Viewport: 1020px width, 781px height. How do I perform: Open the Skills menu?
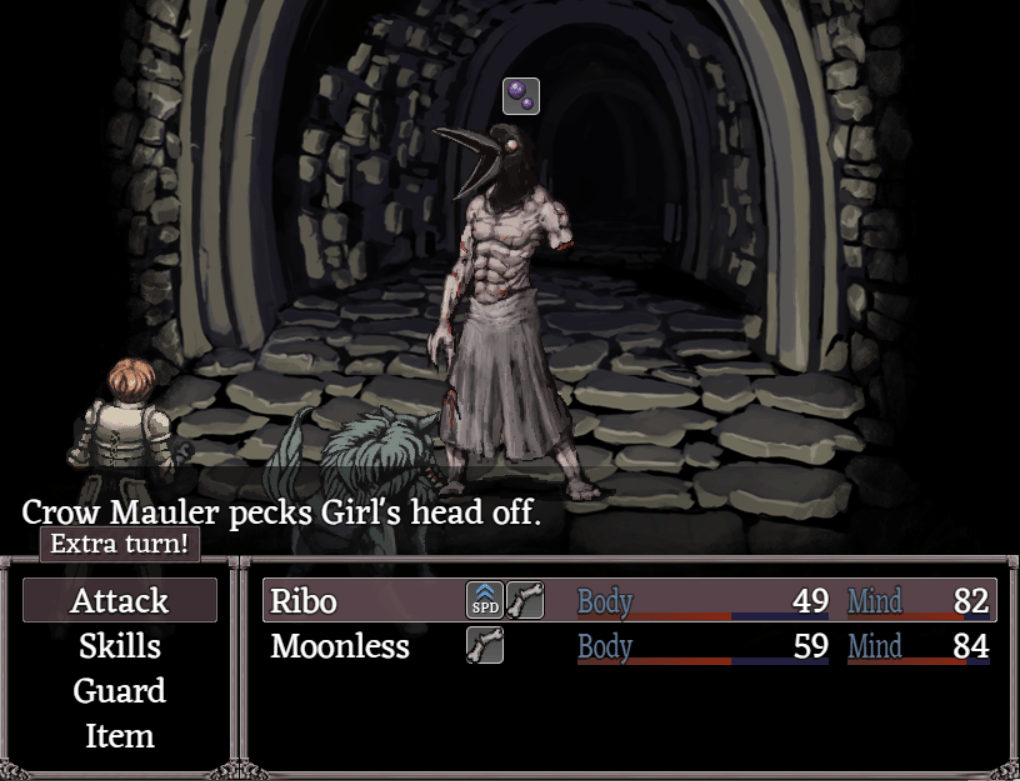(x=119, y=646)
